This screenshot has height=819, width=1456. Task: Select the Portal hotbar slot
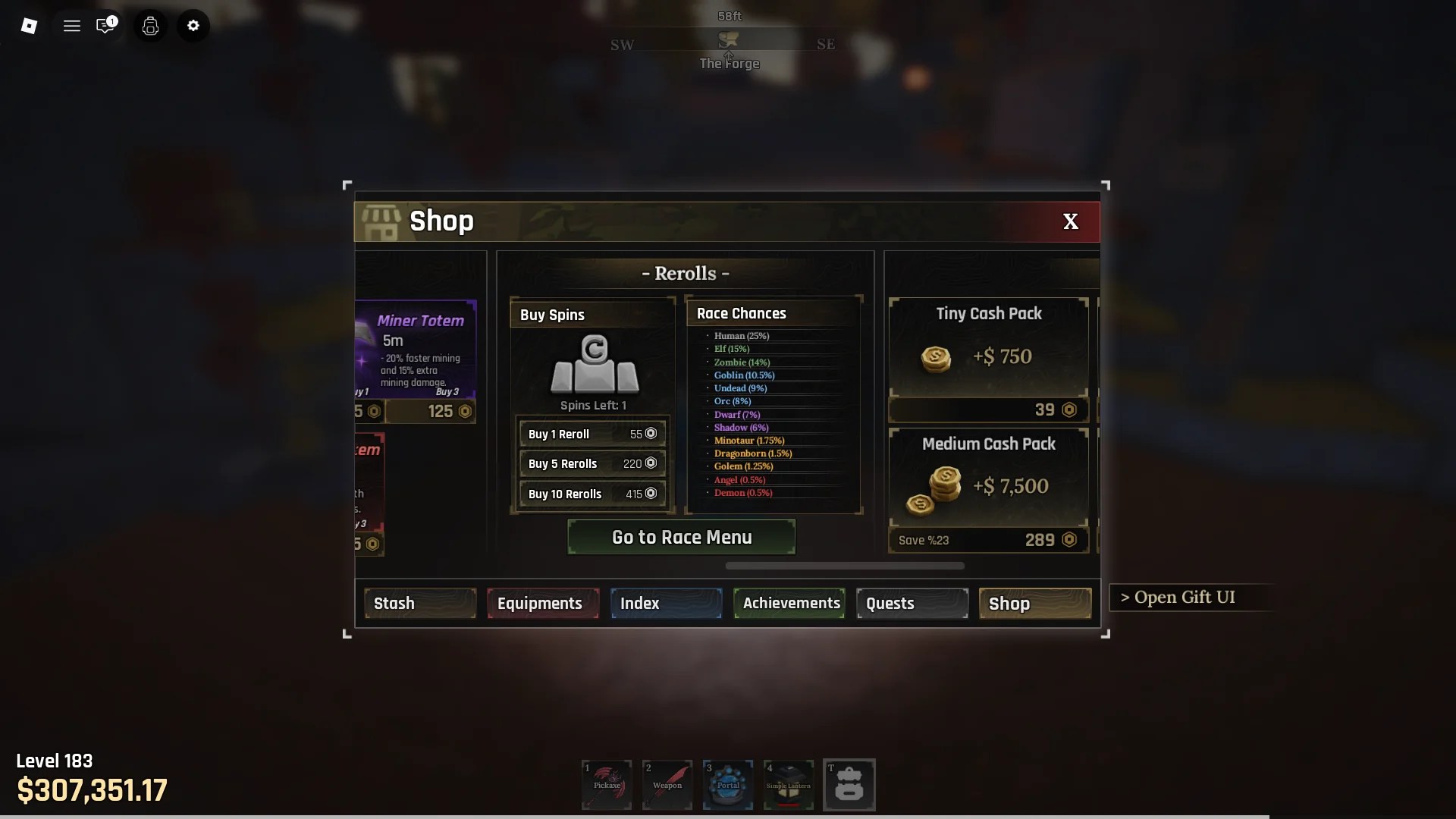point(728,785)
